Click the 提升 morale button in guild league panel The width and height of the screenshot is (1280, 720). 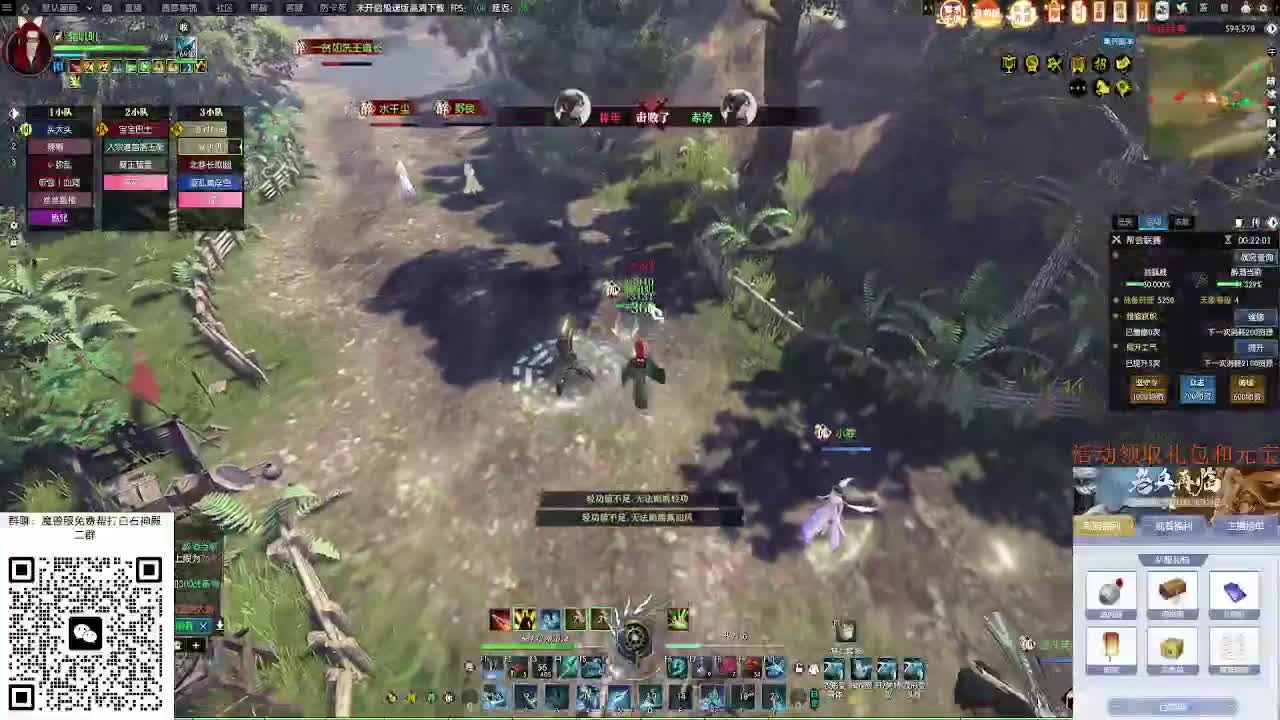pyautogui.click(x=1257, y=347)
